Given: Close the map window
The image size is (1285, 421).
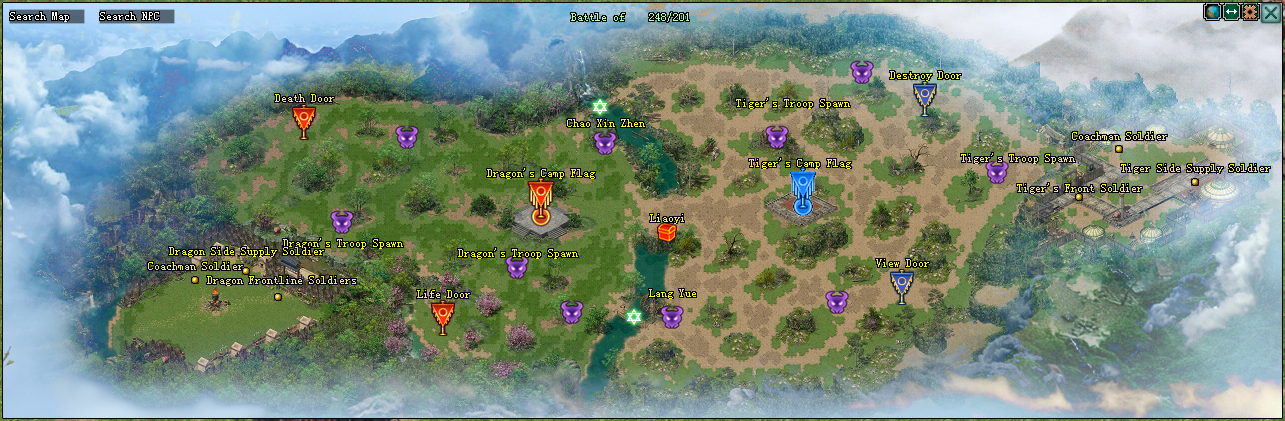Looking at the screenshot, I should 1270,12.
